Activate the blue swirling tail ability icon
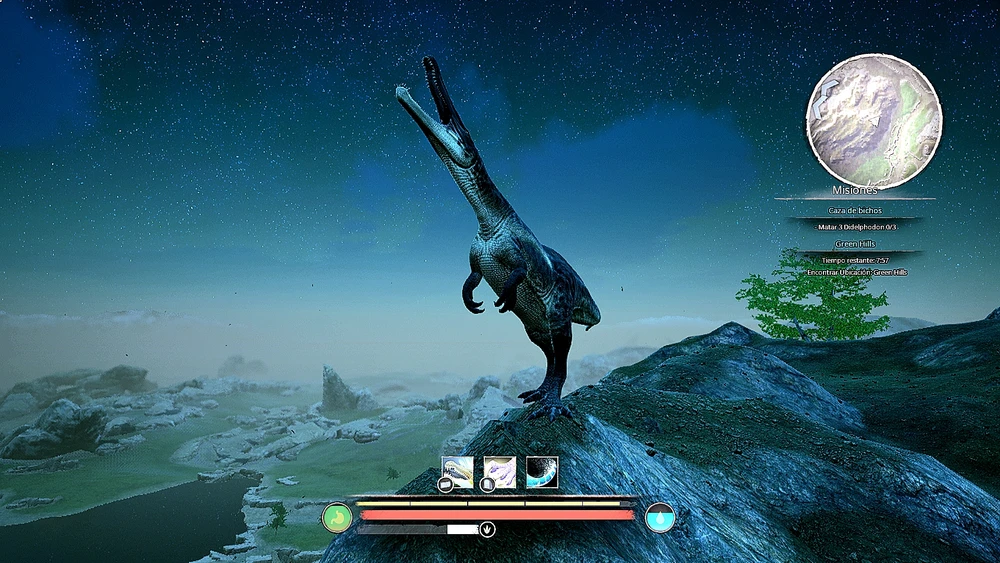The height and width of the screenshot is (563, 1000). pyautogui.click(x=542, y=472)
